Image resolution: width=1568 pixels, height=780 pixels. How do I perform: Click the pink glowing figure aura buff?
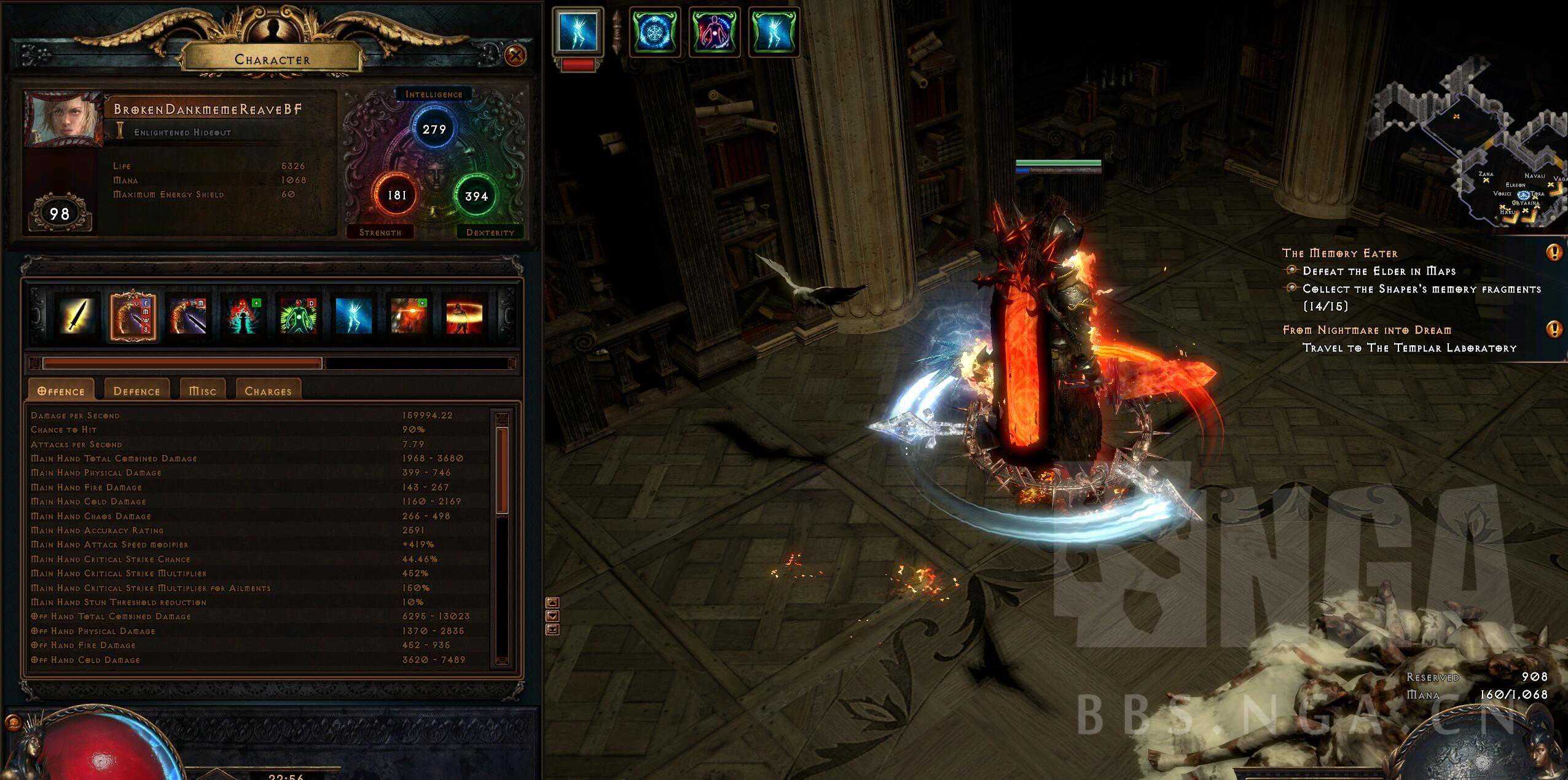[x=714, y=32]
